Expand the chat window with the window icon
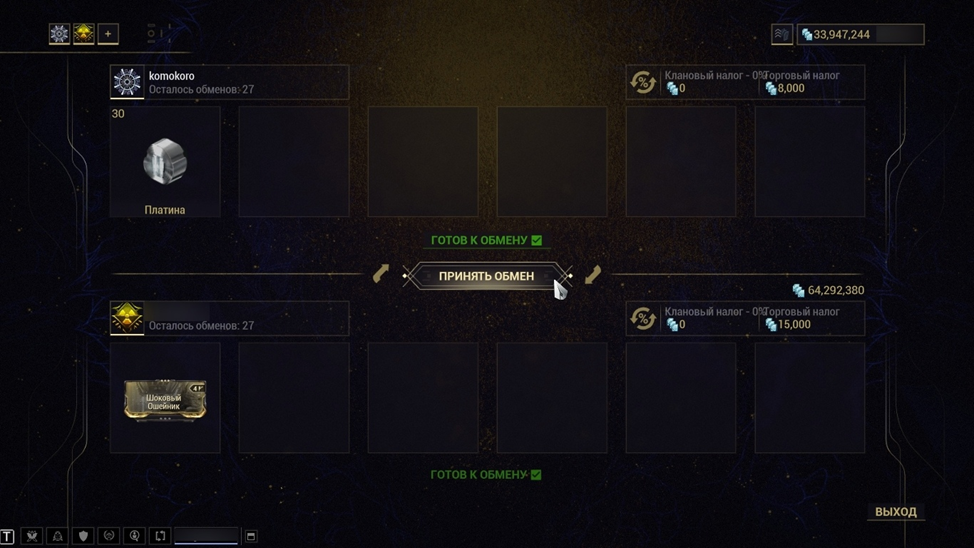 click(x=251, y=537)
